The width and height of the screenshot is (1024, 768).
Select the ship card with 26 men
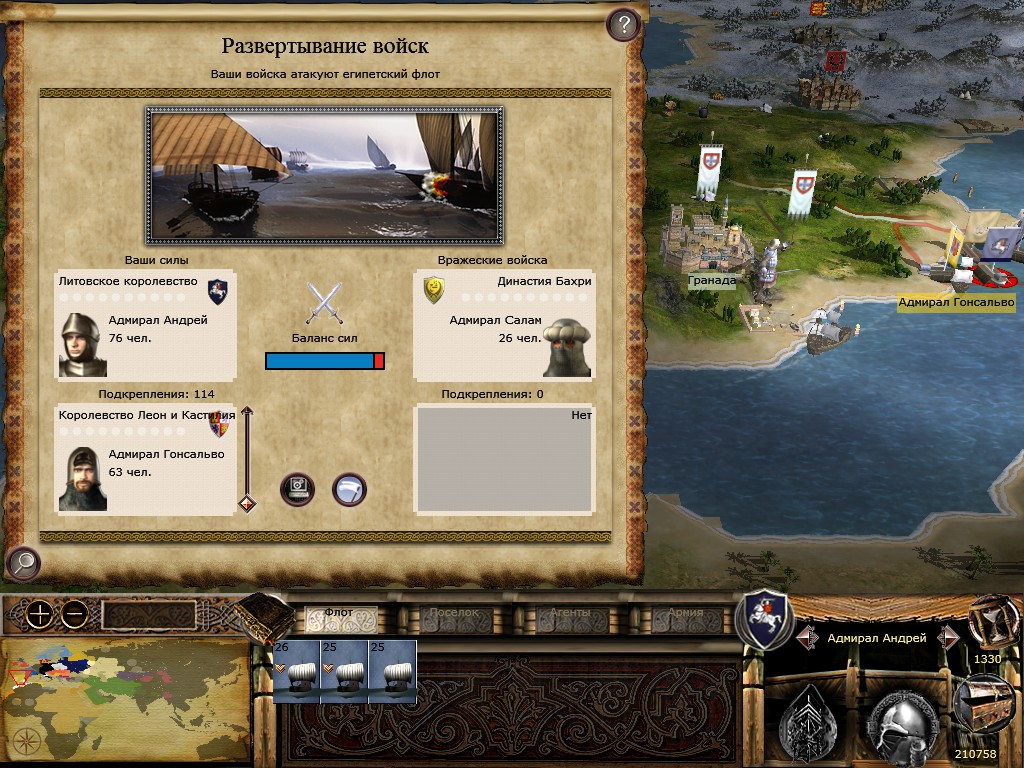296,672
